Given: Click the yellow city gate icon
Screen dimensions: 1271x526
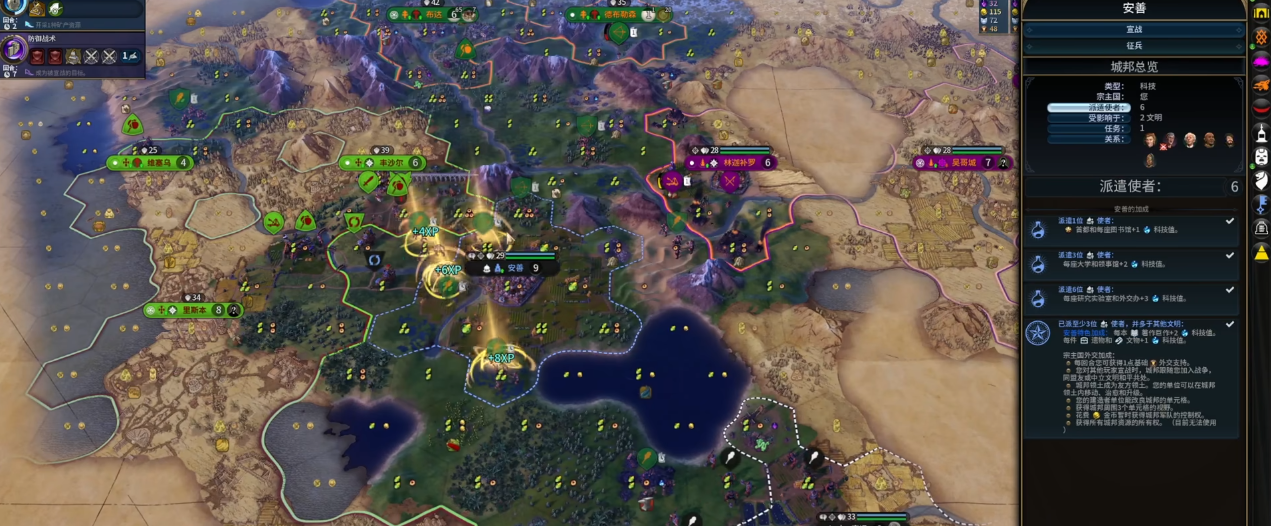Looking at the screenshot, I should [x=1261, y=11].
